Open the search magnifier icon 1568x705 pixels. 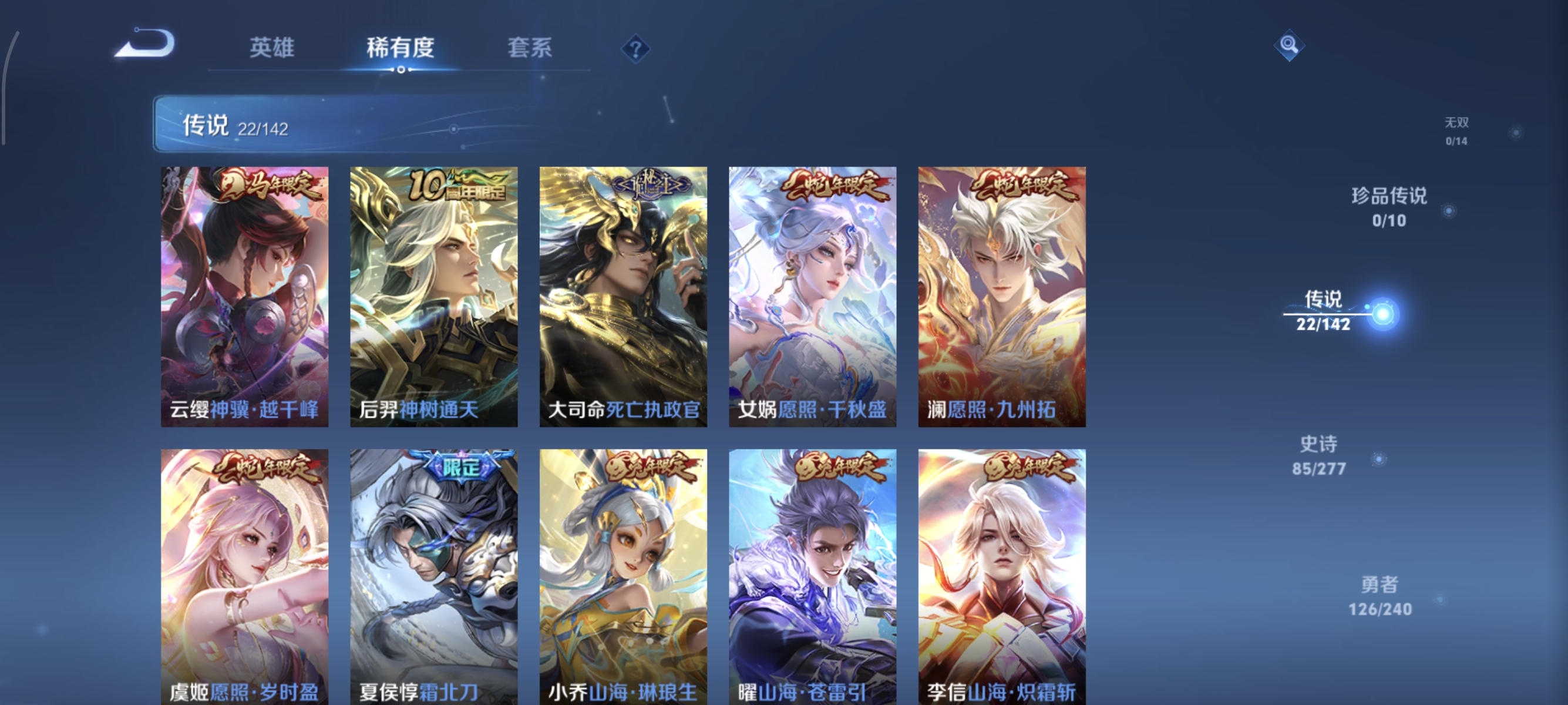tap(1290, 45)
